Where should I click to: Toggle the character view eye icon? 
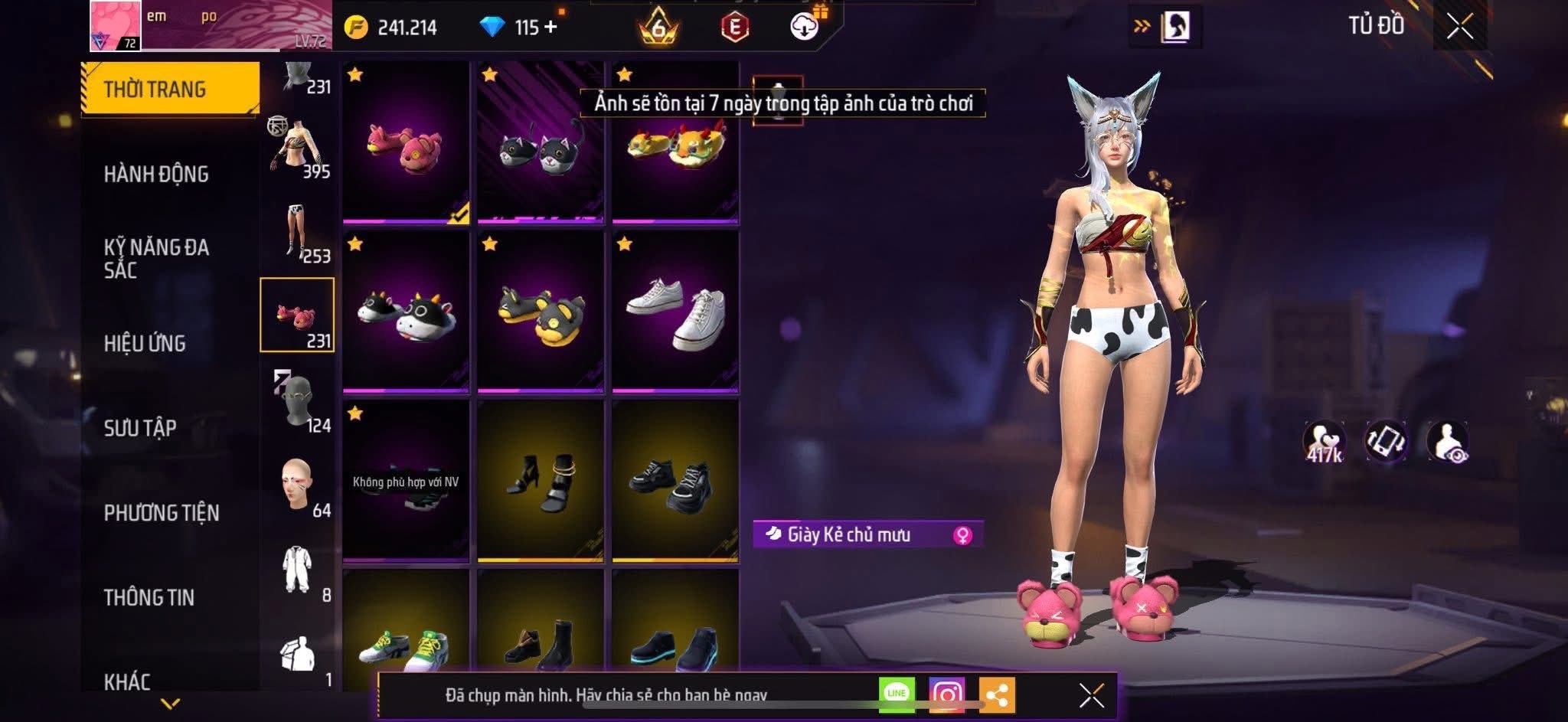coord(1447,443)
